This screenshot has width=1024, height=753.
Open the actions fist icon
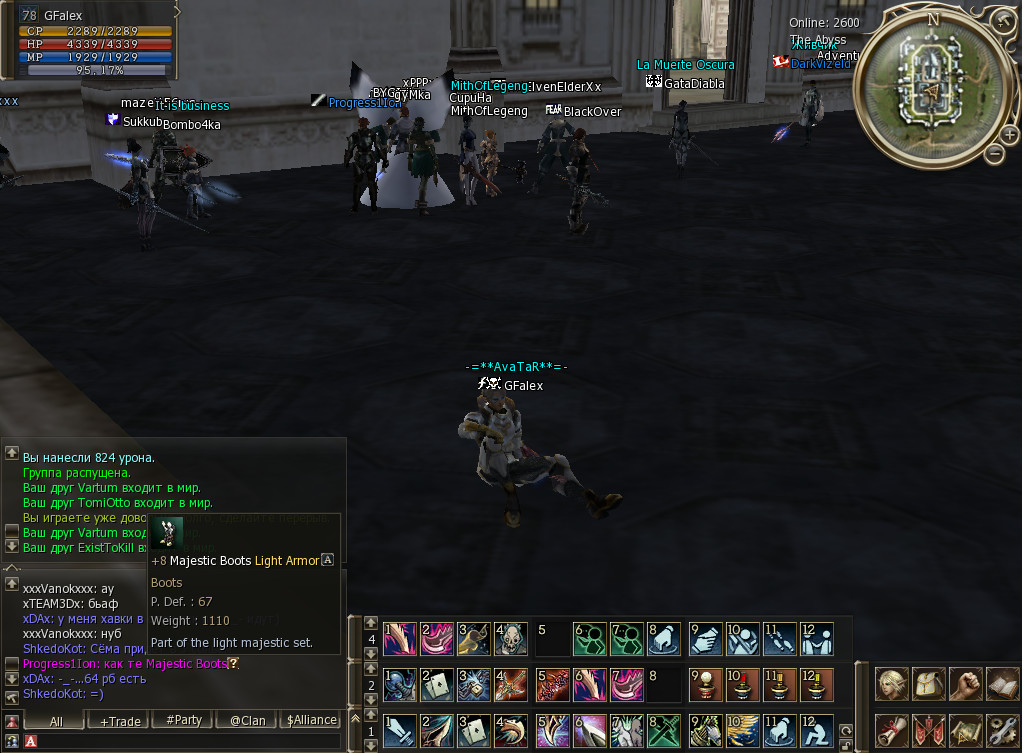pos(965,684)
